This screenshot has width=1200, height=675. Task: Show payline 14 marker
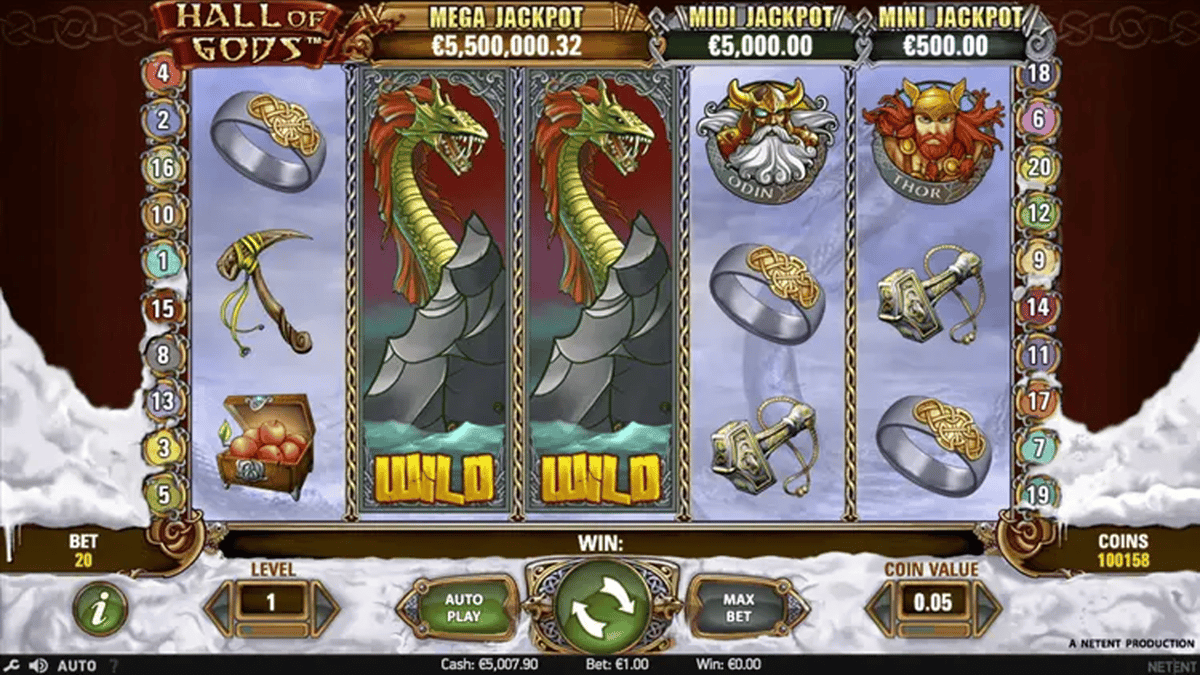point(1038,307)
